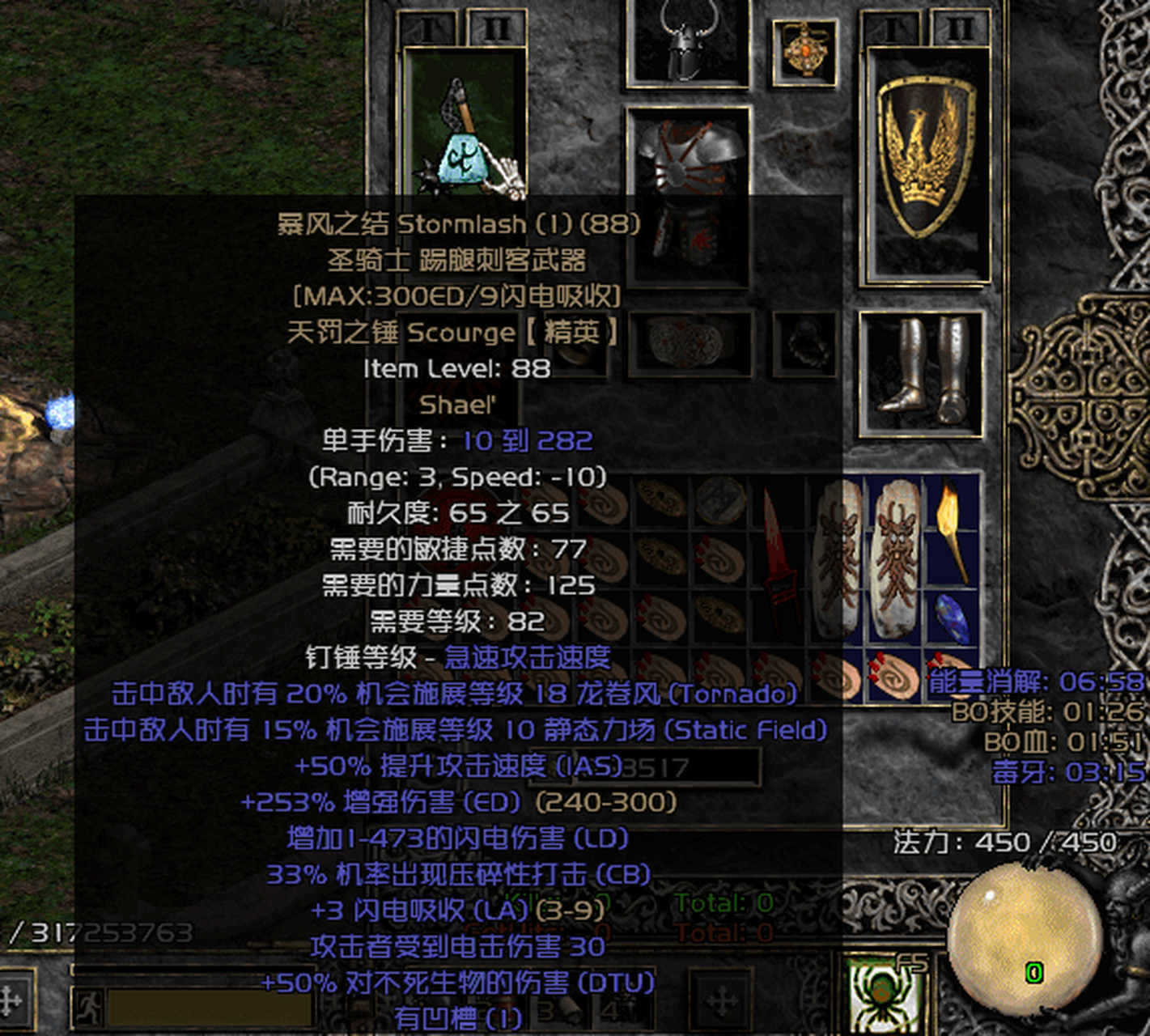Select the red dagger in inventory
This screenshot has height=1036, width=1150.
click(775, 558)
